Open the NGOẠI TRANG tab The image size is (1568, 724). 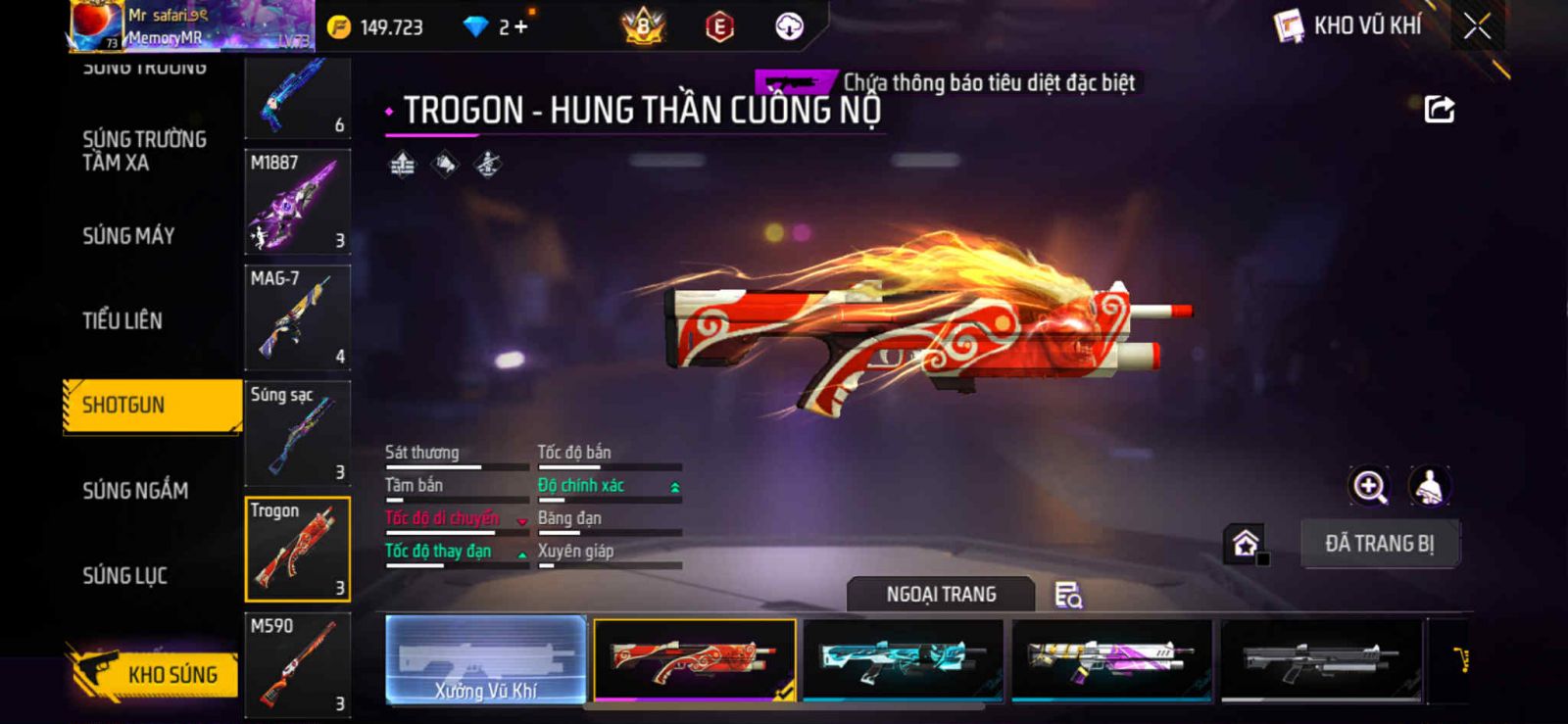click(x=941, y=595)
